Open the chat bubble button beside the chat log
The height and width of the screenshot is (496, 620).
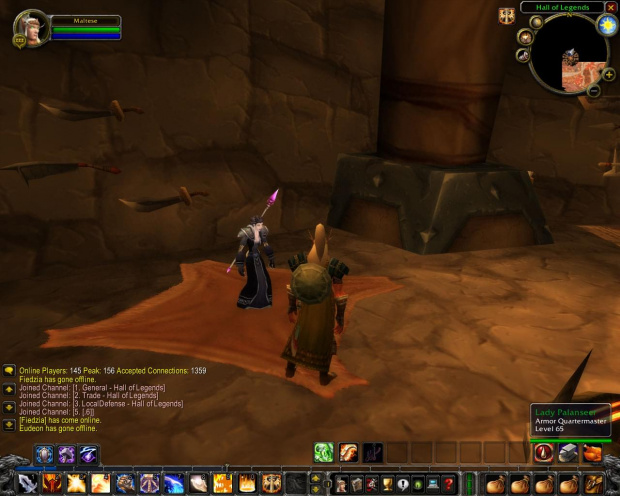pyautogui.click(x=9, y=371)
